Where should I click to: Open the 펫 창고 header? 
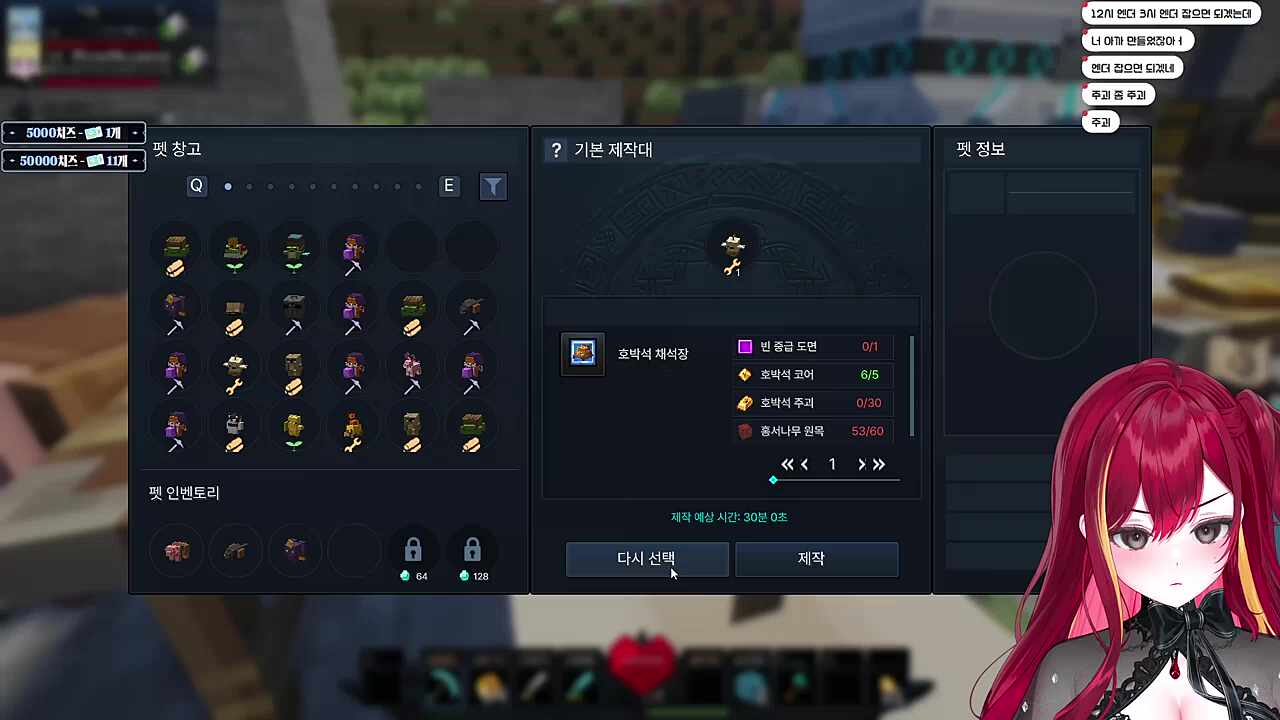[178, 148]
